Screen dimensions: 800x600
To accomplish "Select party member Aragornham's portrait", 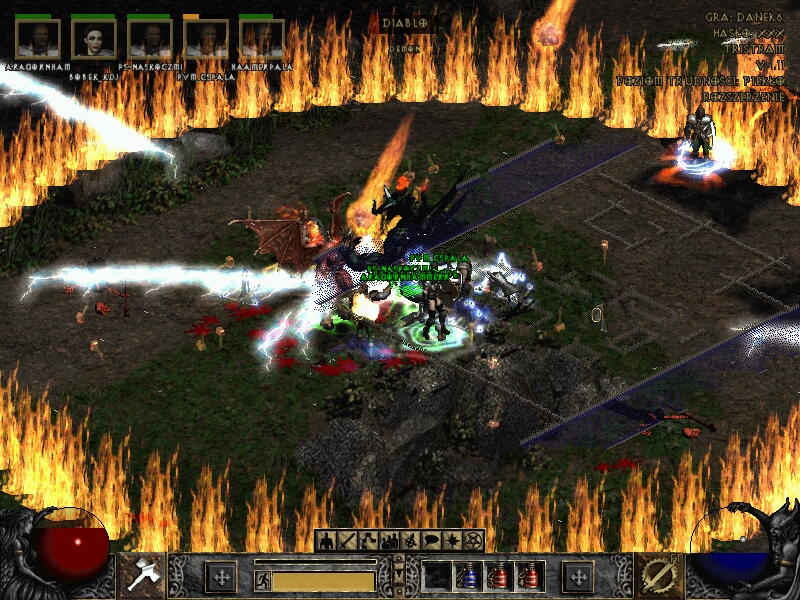I will 38,39.
